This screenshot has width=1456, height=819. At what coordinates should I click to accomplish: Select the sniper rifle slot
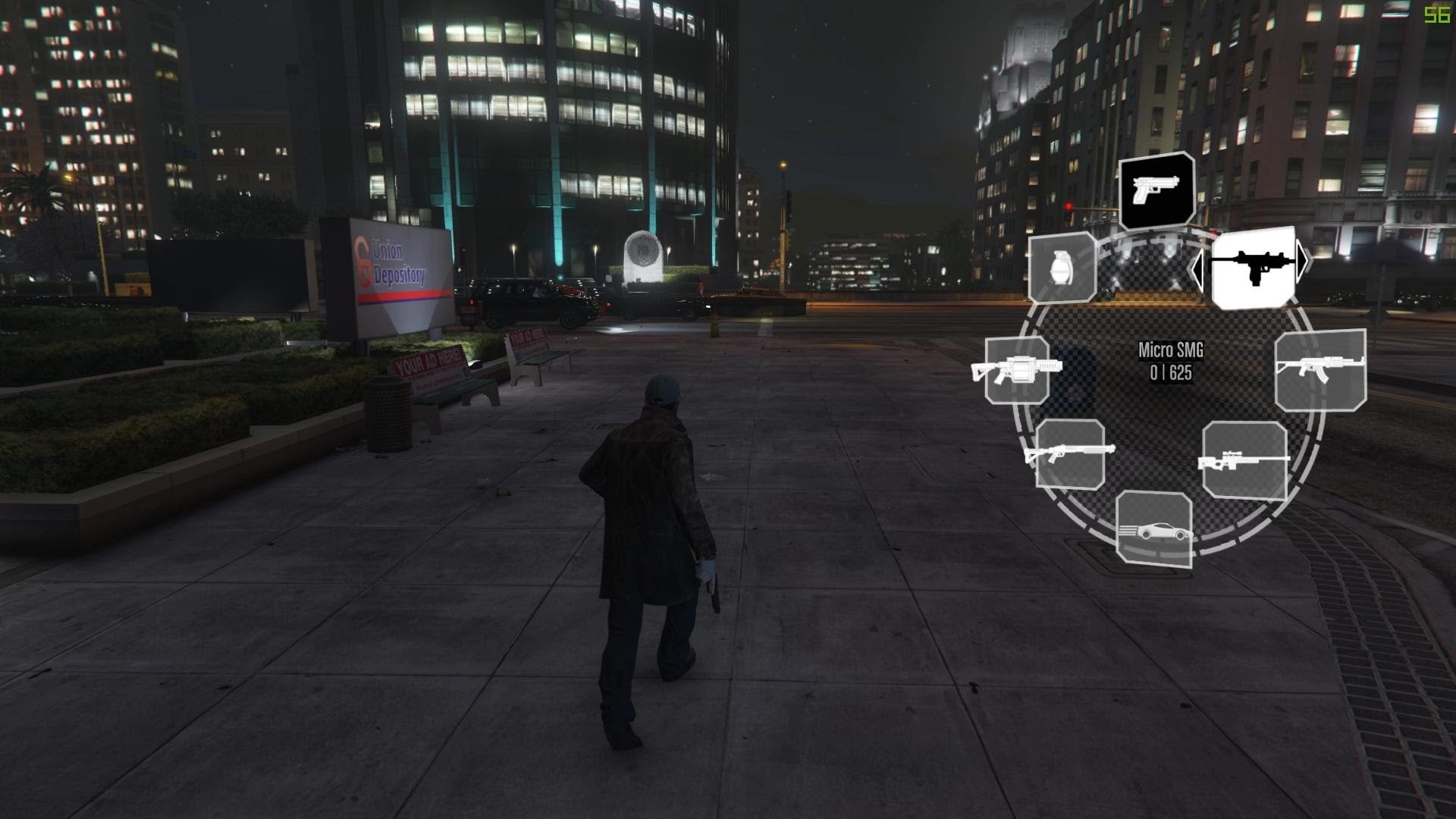click(x=1244, y=460)
